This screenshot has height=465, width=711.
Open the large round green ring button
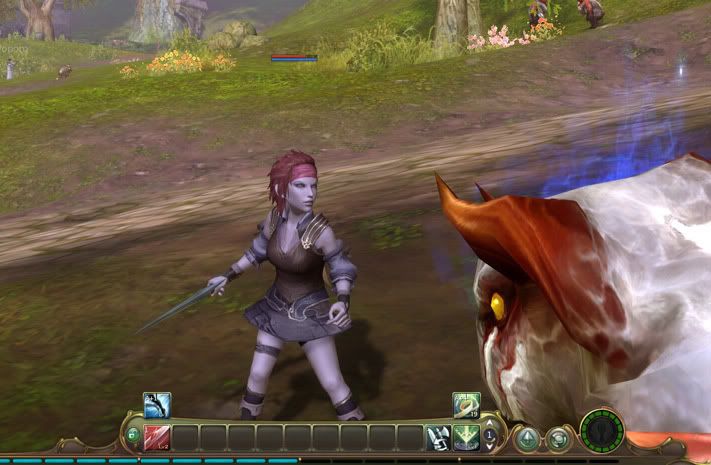point(602,432)
